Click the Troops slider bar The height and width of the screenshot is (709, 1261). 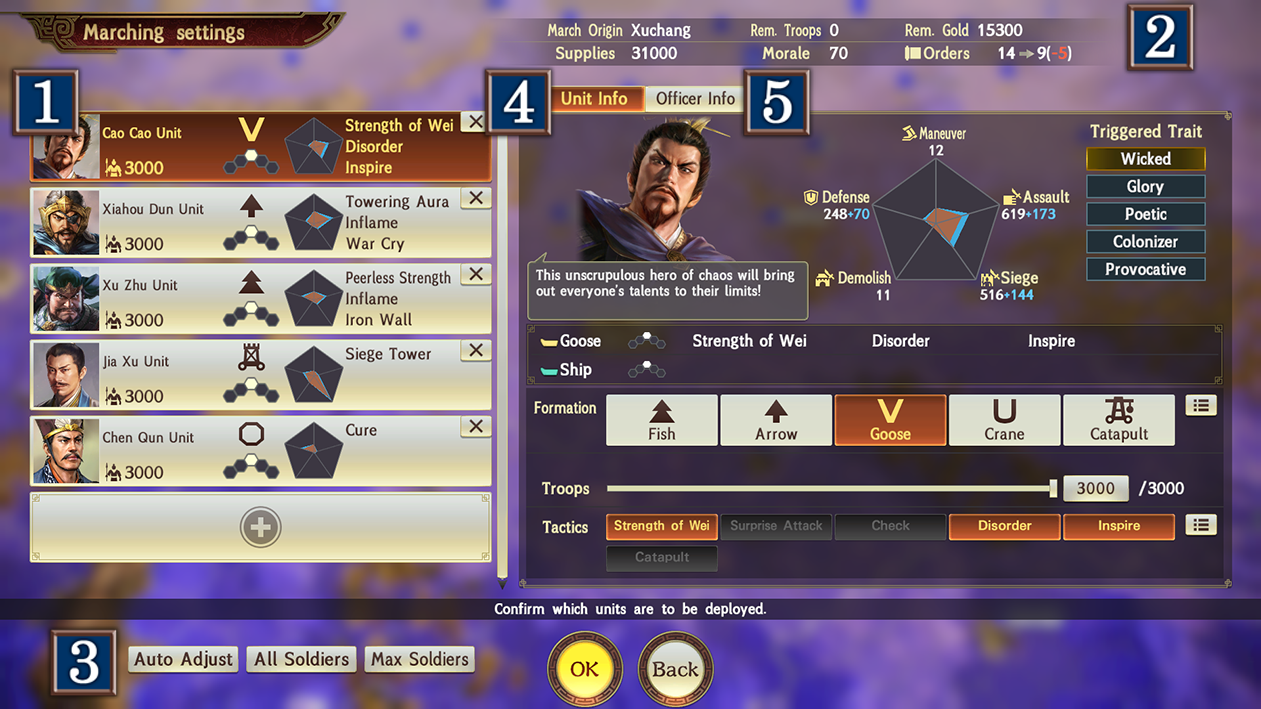point(830,489)
